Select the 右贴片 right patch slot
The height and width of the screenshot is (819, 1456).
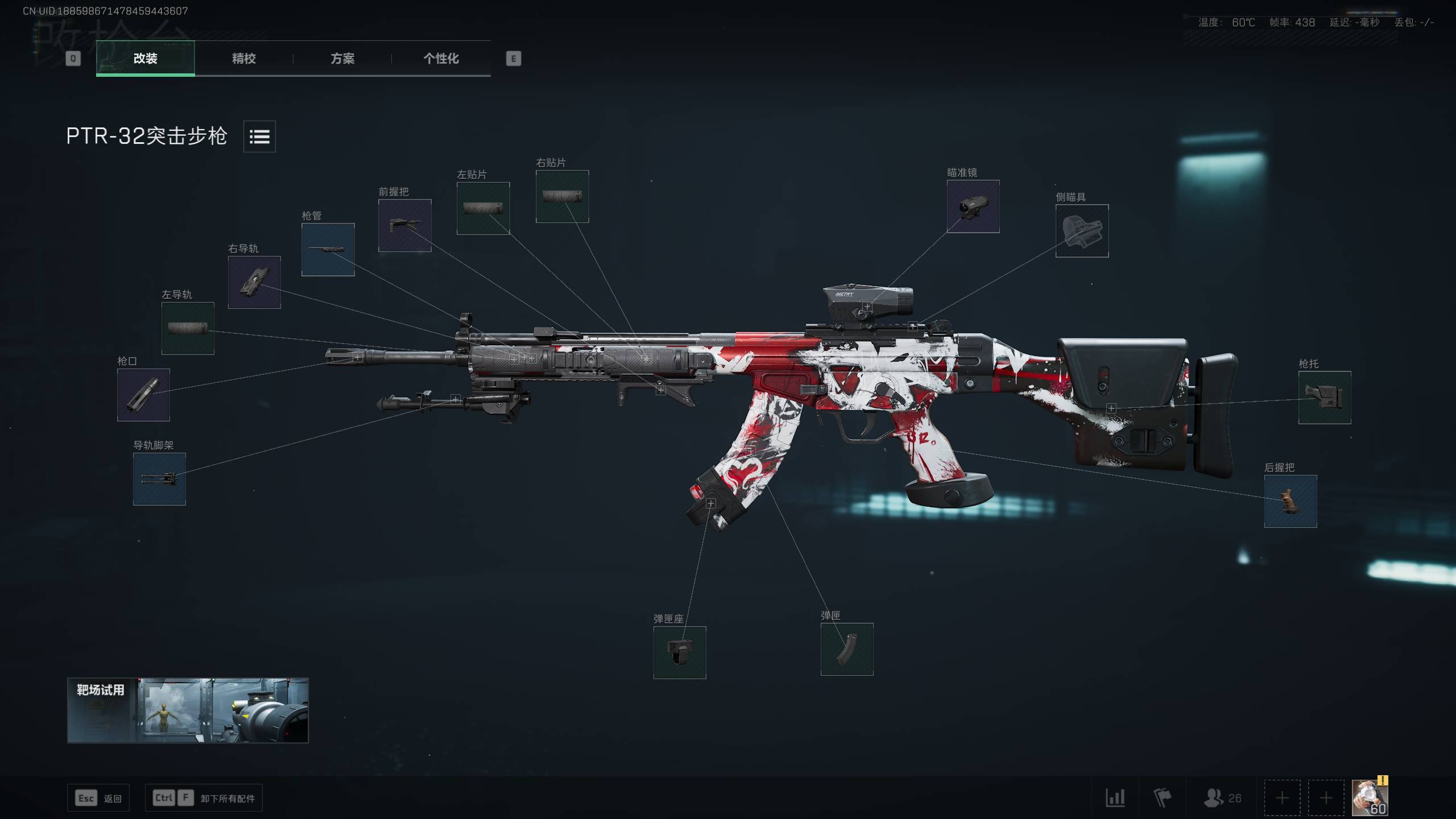[562, 196]
